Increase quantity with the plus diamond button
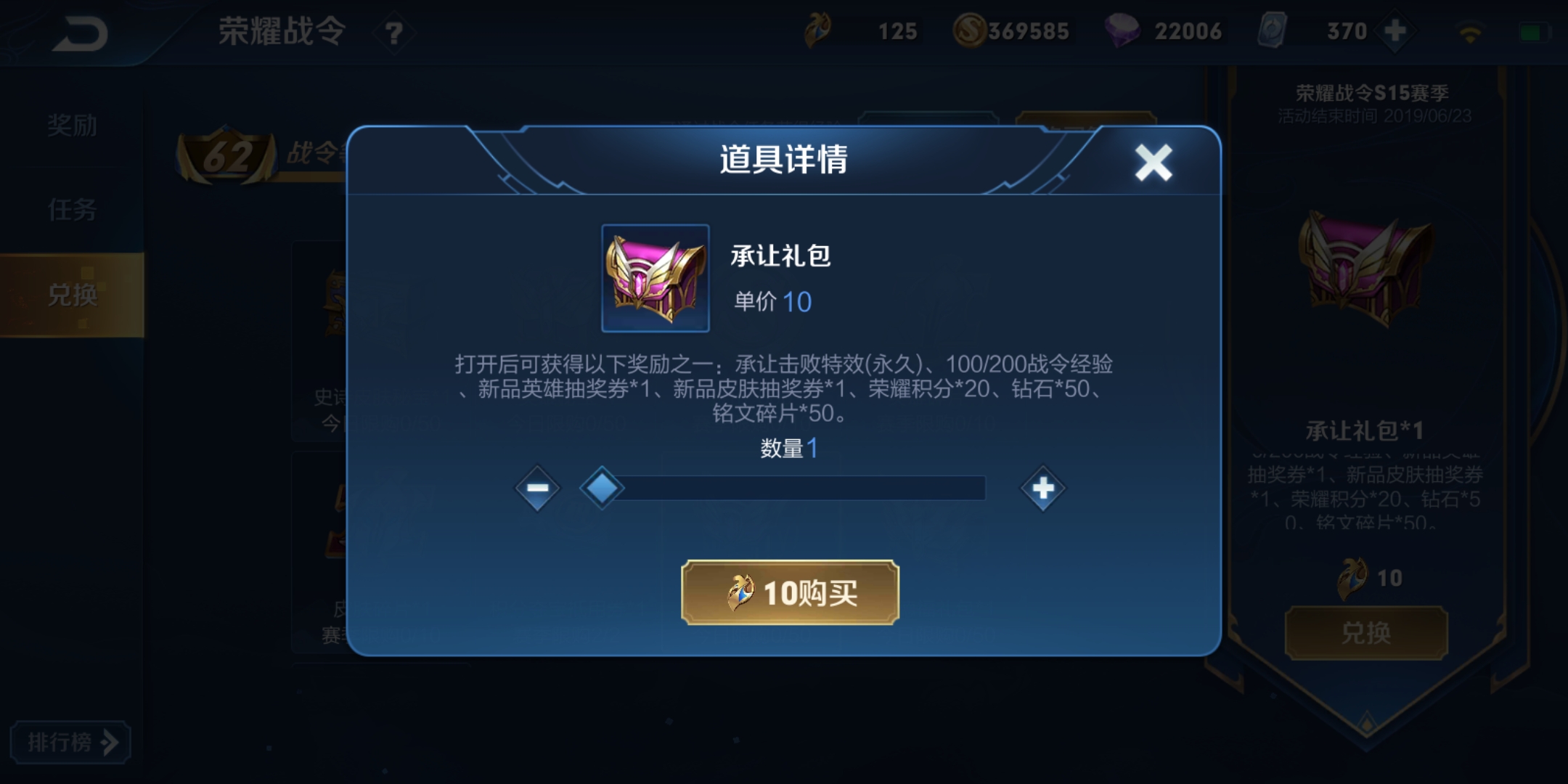This screenshot has width=1568, height=784. (x=1042, y=488)
